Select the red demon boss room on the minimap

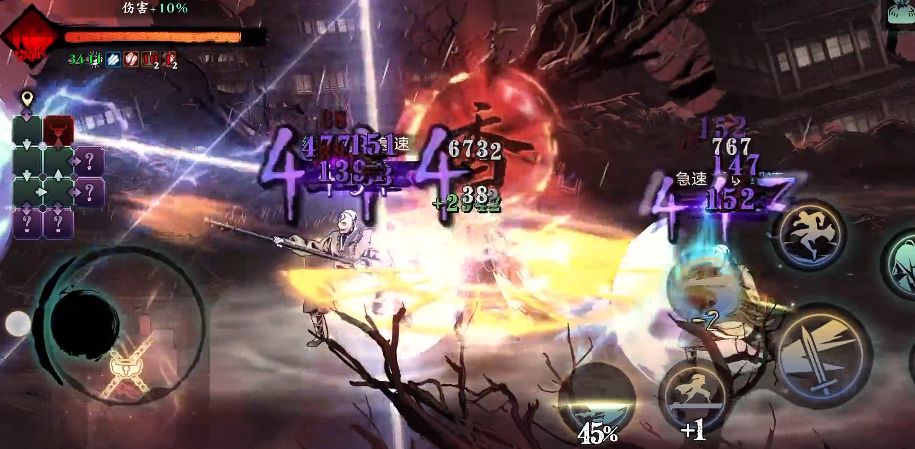pos(59,131)
